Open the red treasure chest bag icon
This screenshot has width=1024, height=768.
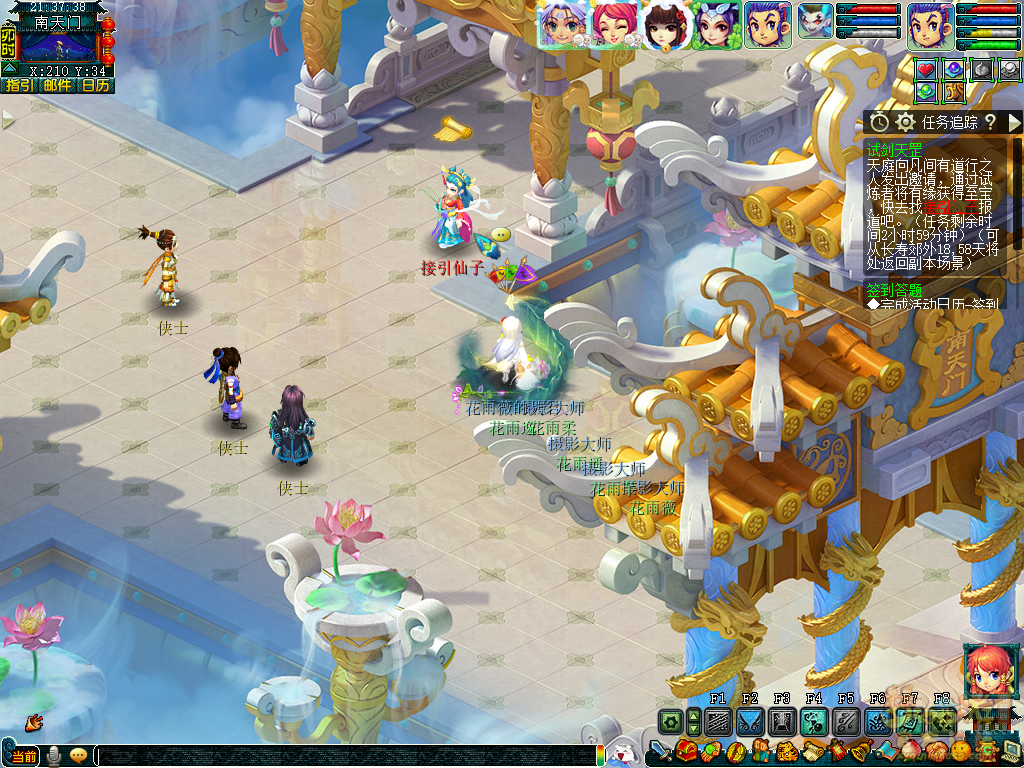pyautogui.click(x=686, y=750)
